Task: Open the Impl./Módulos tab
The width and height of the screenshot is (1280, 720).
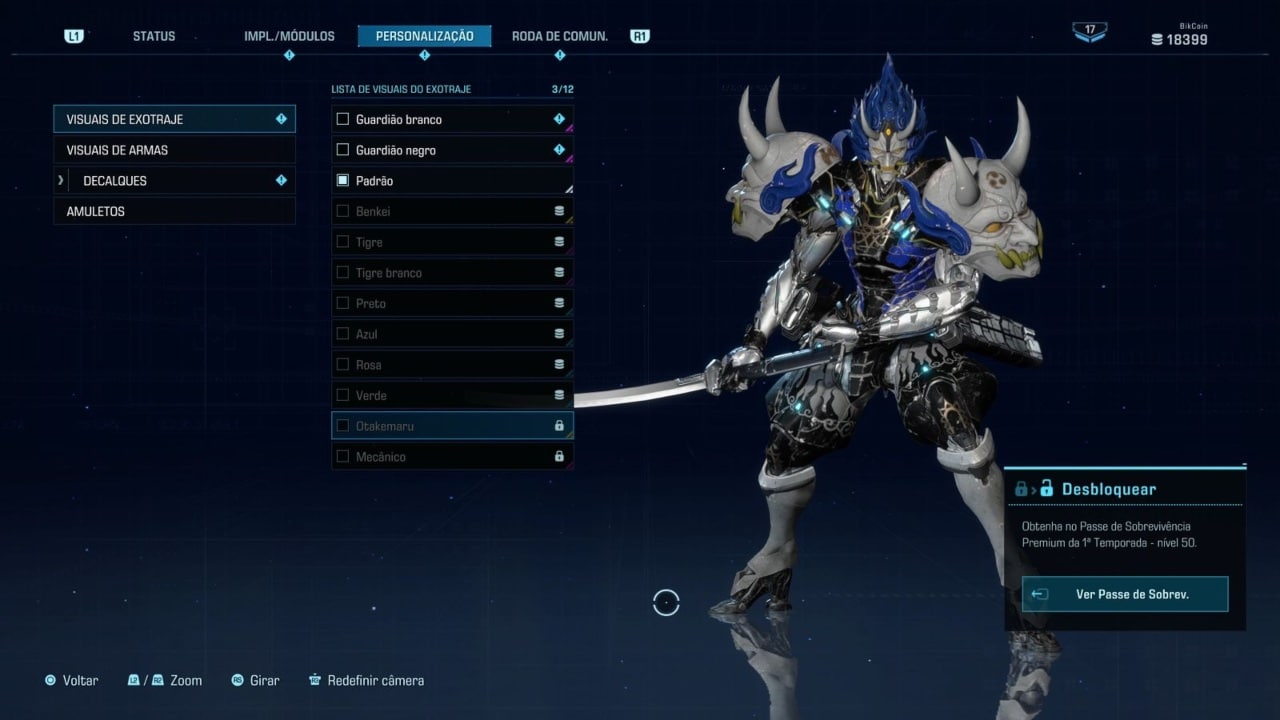Action: tap(289, 36)
